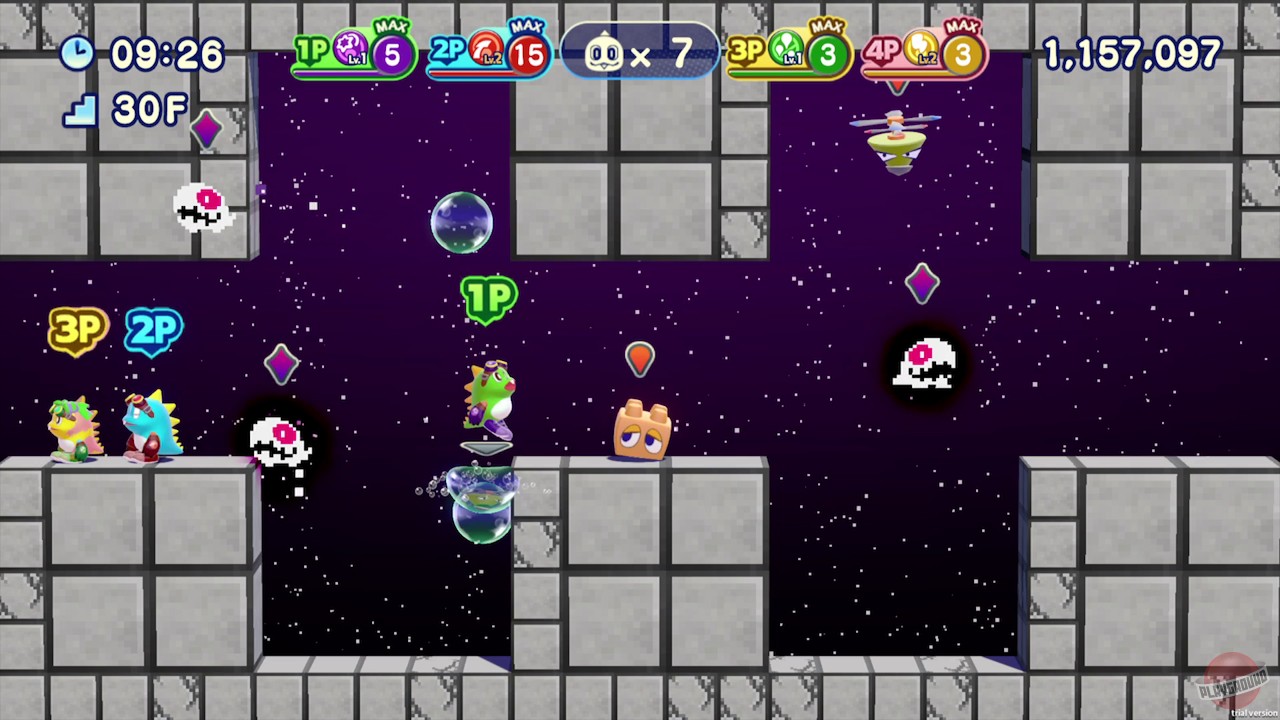The width and height of the screenshot is (1280, 720).
Task: Expand the 2P bubble counter showing 15
Action: 528,55
